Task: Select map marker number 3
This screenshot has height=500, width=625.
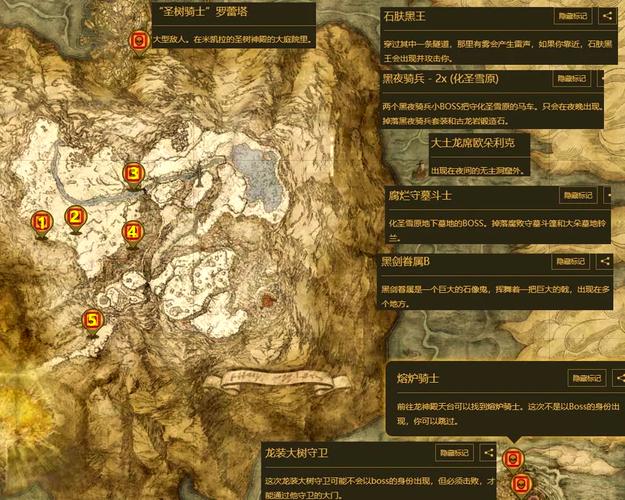Action: tap(132, 175)
